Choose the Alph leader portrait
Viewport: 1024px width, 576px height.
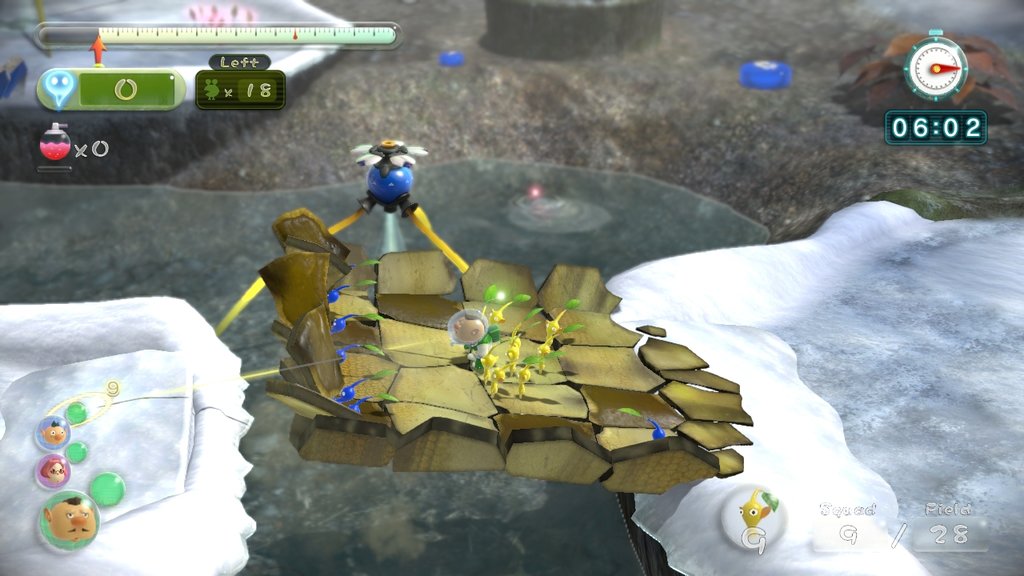click(52, 433)
